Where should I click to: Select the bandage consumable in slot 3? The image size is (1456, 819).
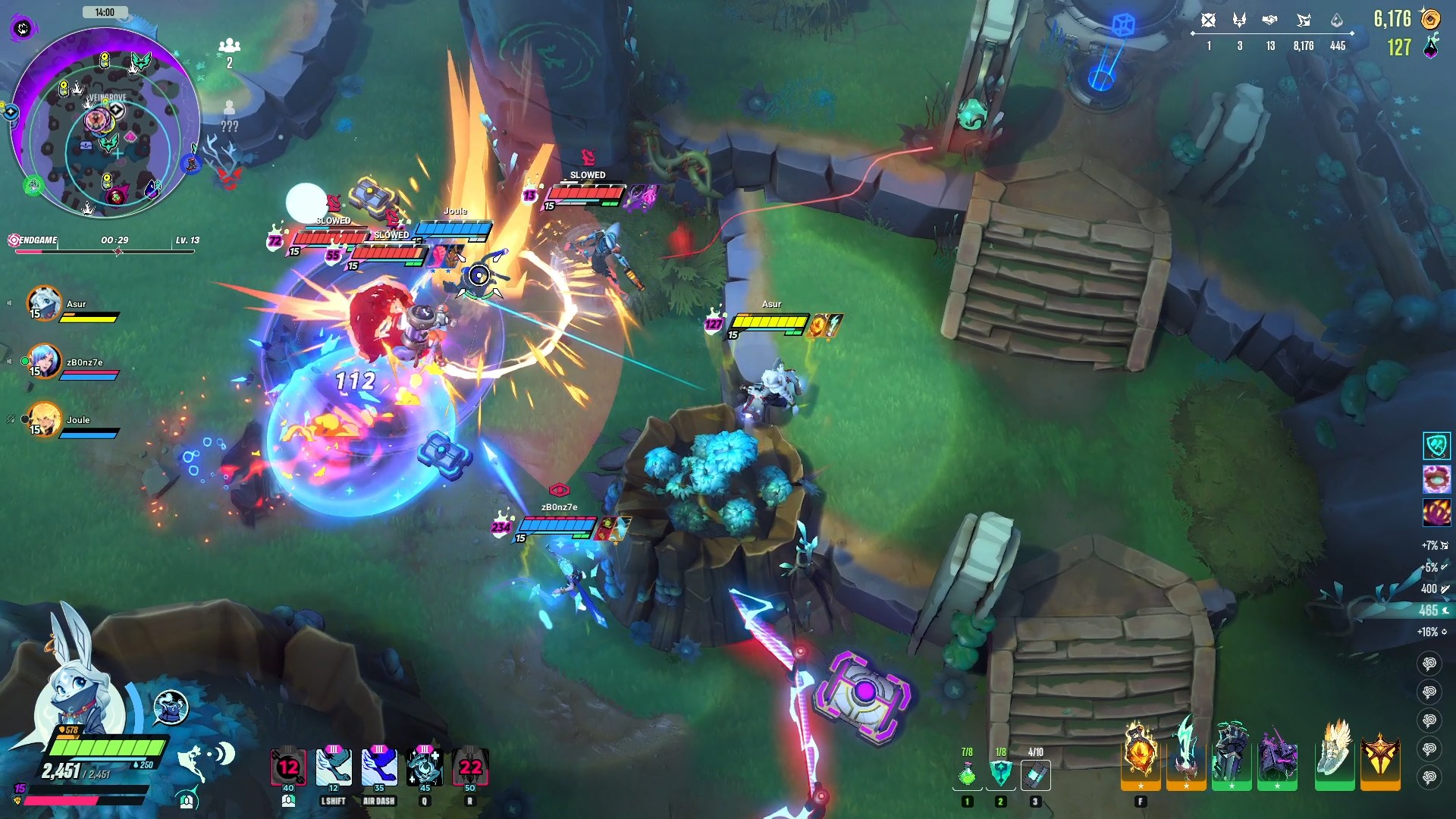(1035, 775)
